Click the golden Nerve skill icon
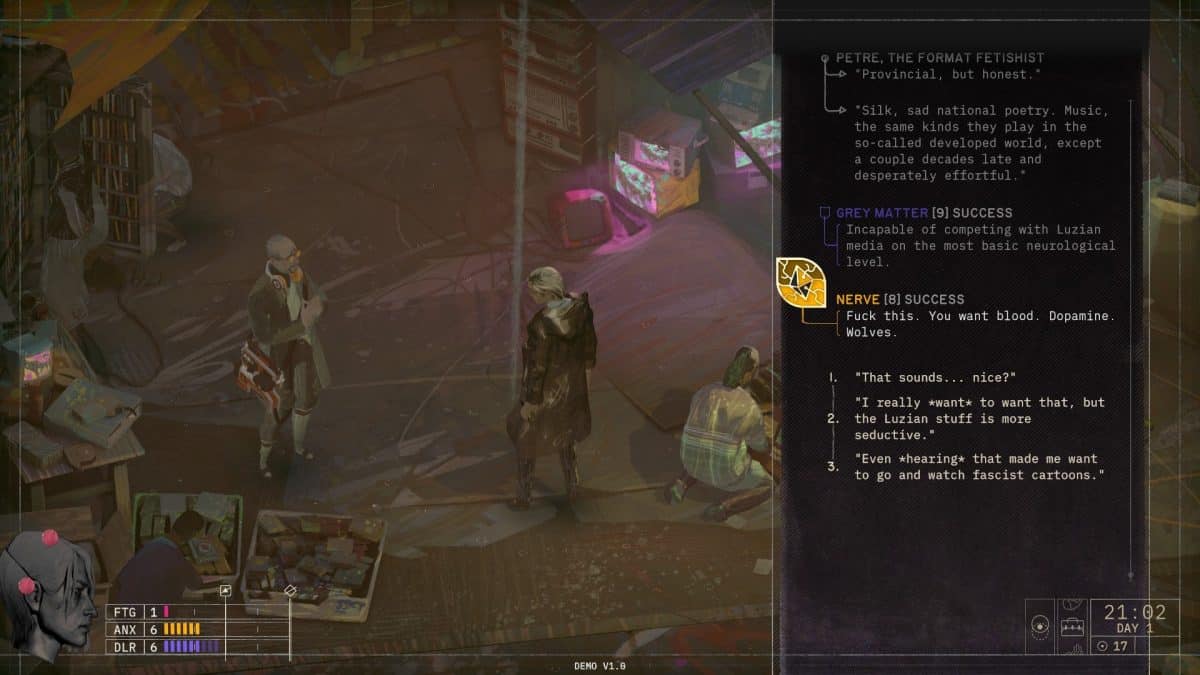Image resolution: width=1200 pixels, height=675 pixels. (x=801, y=284)
